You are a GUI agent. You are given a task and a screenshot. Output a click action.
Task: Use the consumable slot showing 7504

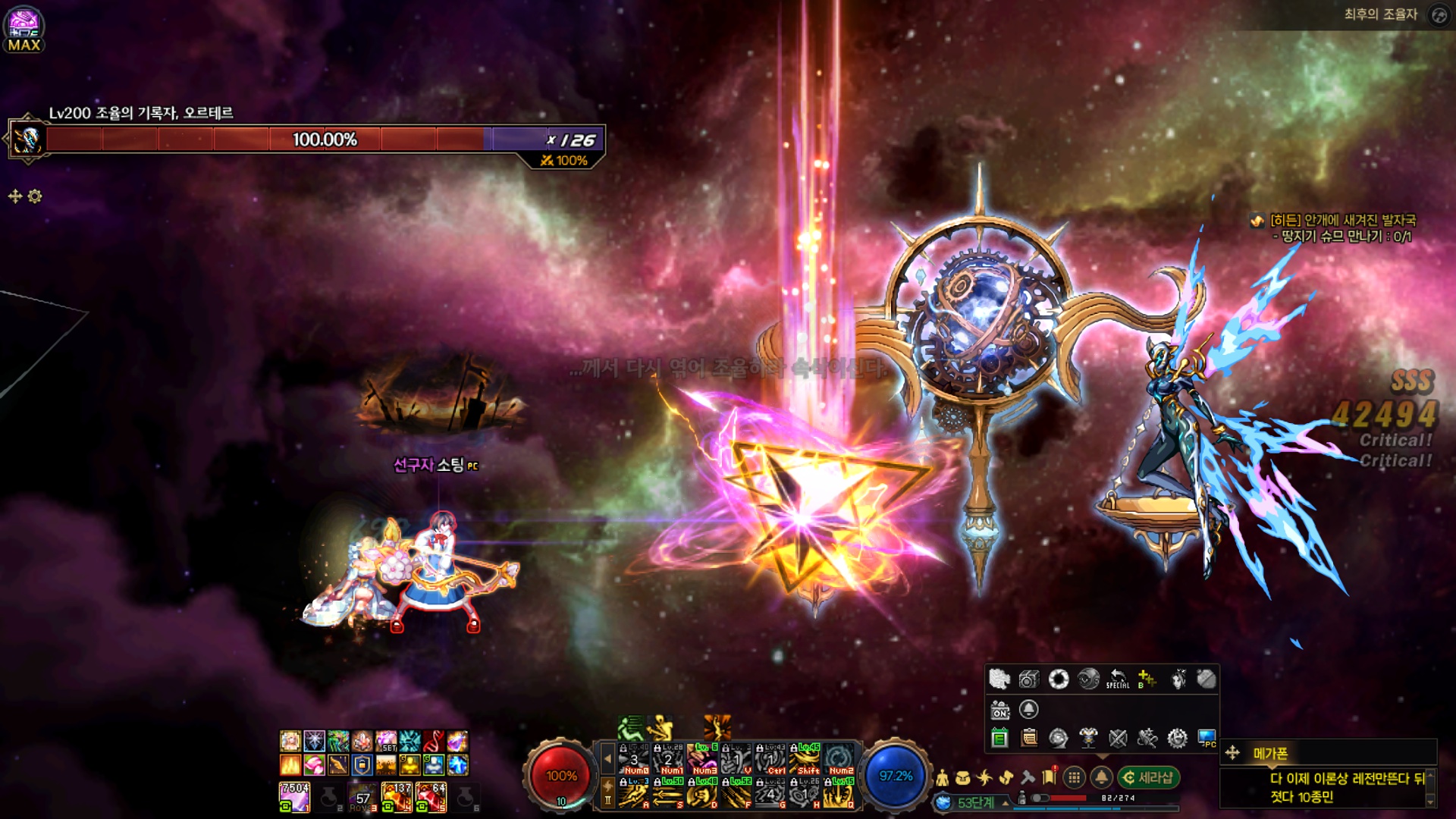(294, 797)
